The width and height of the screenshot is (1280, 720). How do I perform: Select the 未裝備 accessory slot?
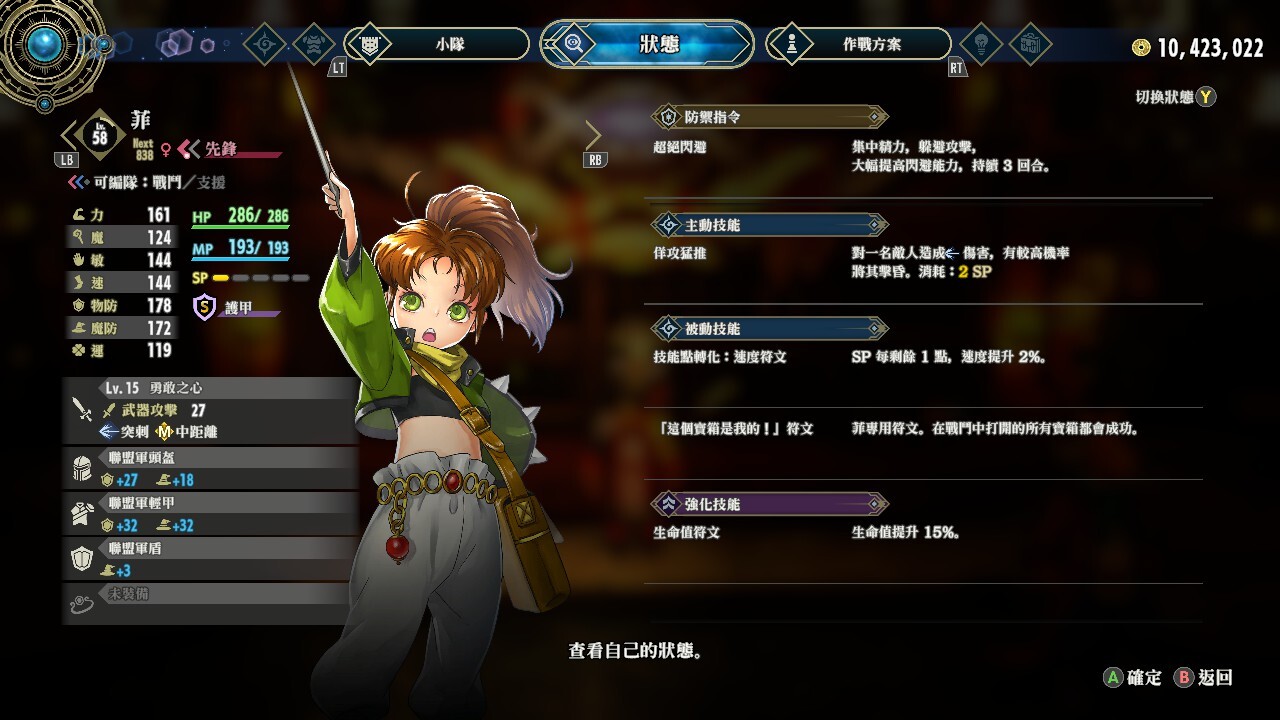210,598
